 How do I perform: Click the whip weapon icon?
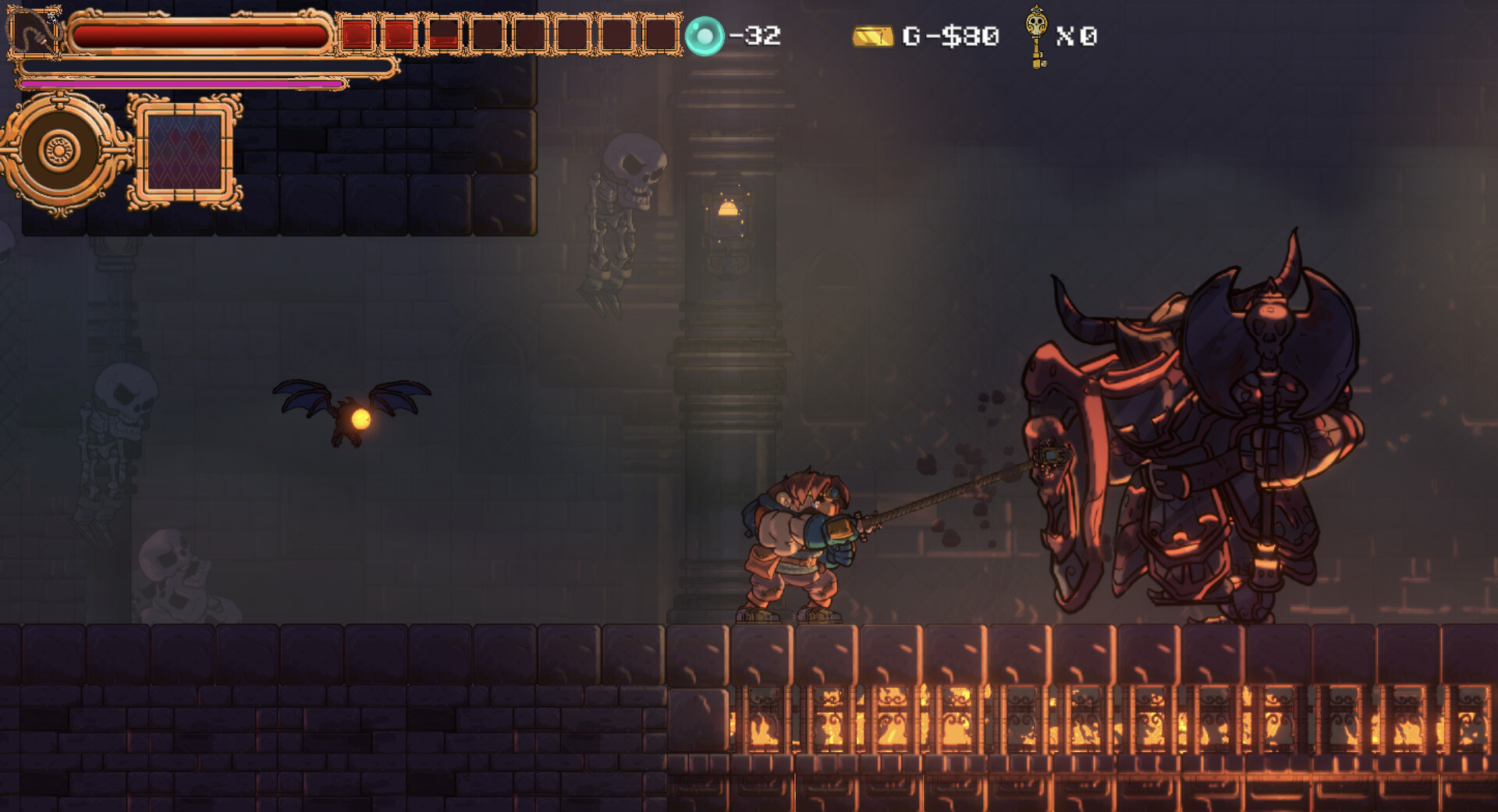click(34, 33)
